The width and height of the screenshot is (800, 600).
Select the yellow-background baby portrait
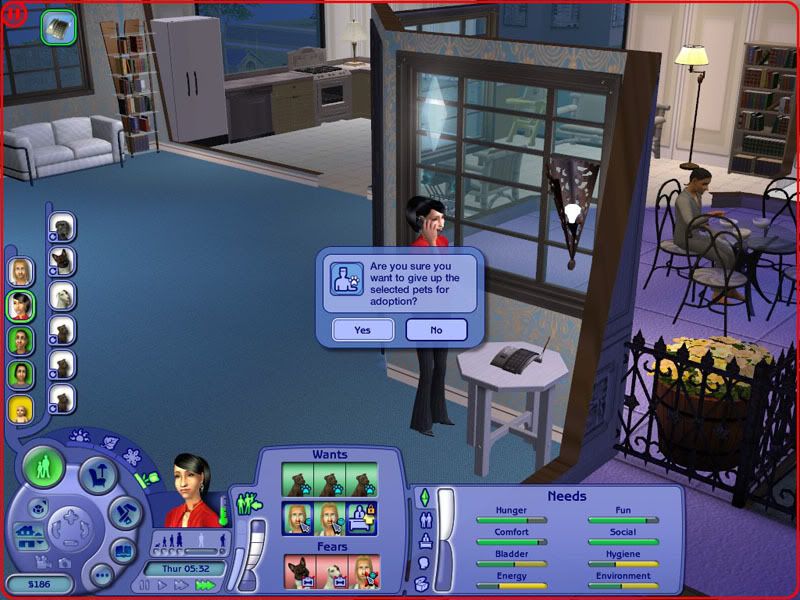[x=21, y=410]
